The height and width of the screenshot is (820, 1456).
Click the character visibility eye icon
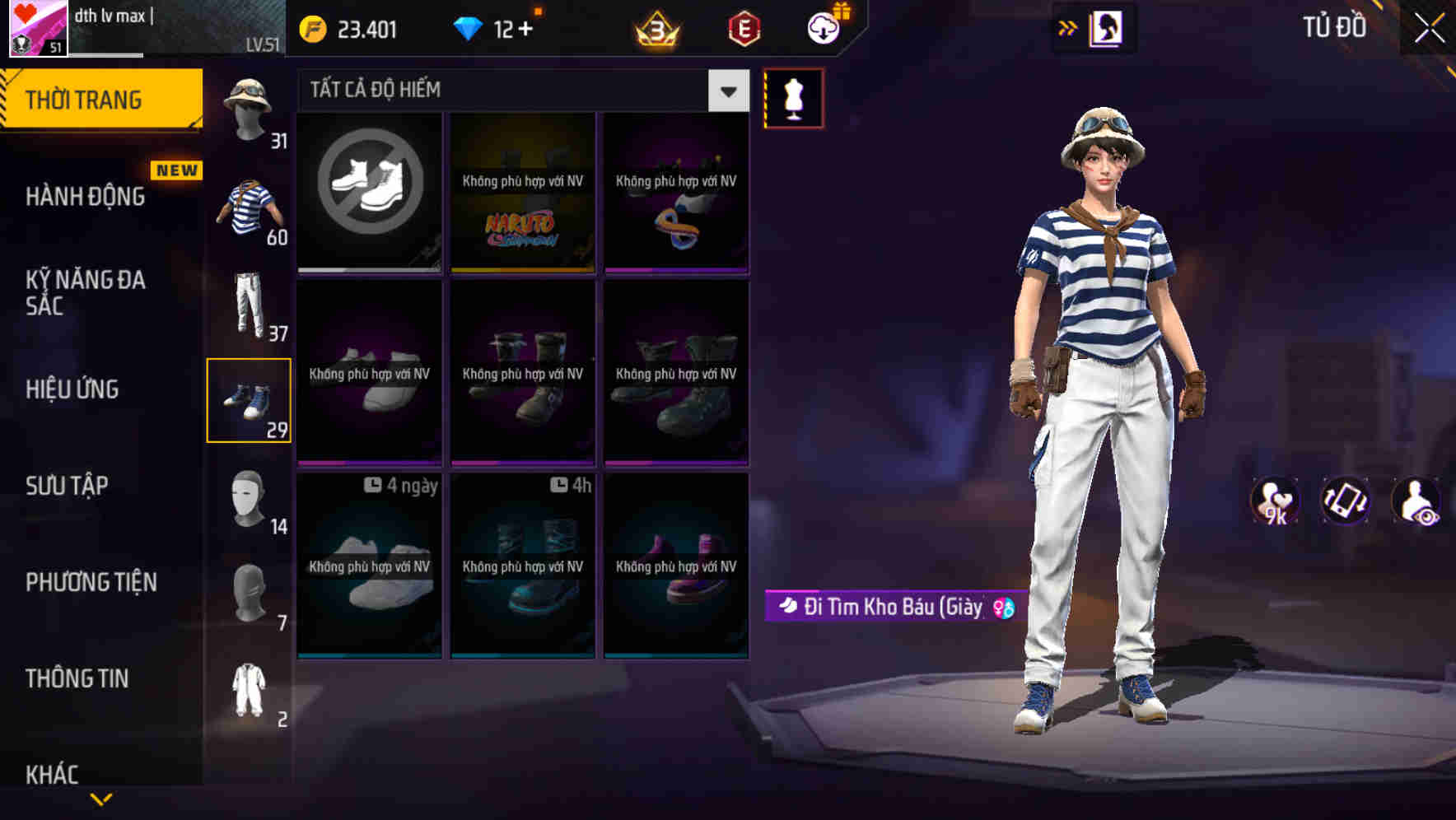[x=1416, y=501]
